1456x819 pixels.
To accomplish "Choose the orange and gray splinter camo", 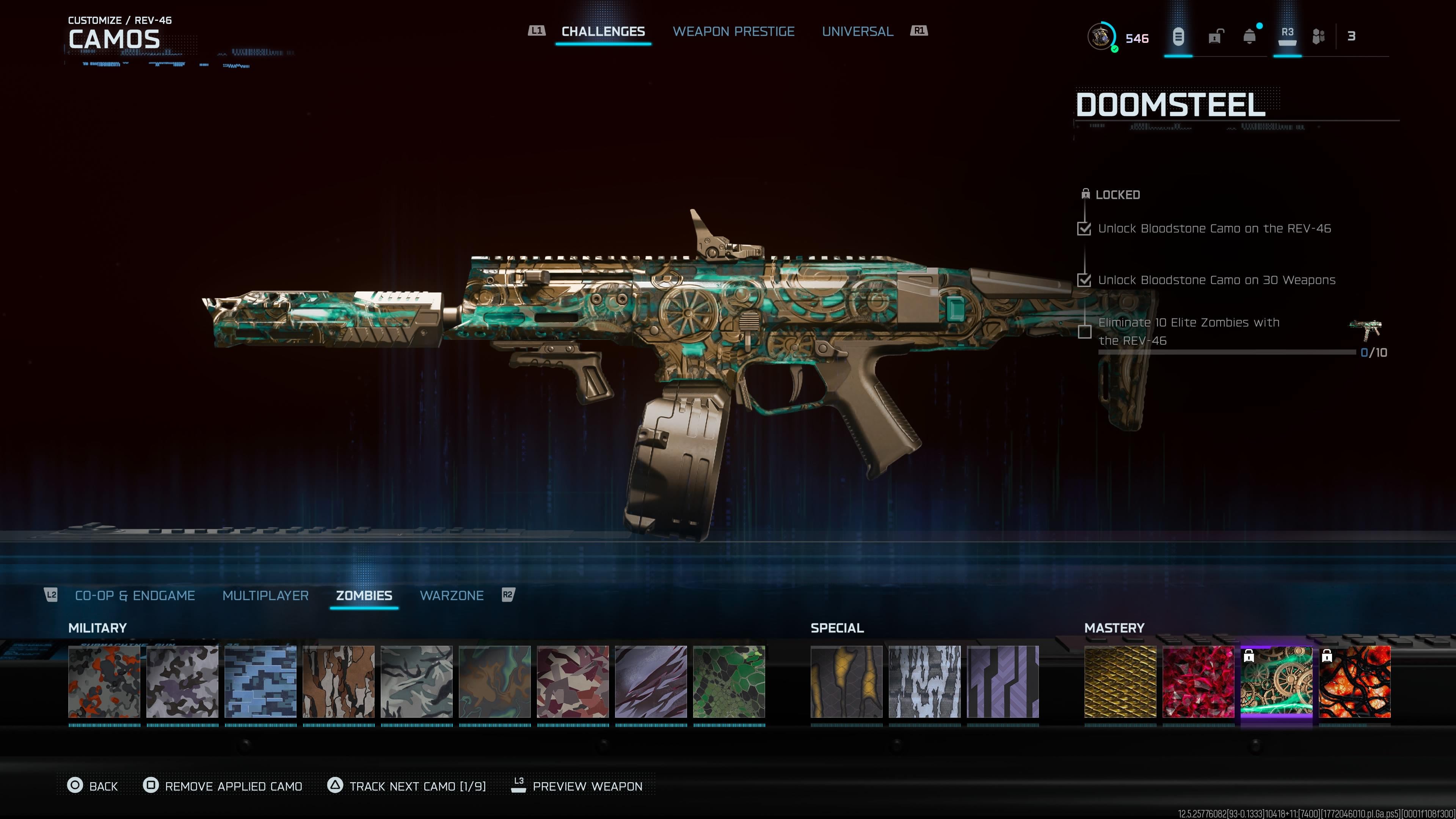I will point(104,682).
